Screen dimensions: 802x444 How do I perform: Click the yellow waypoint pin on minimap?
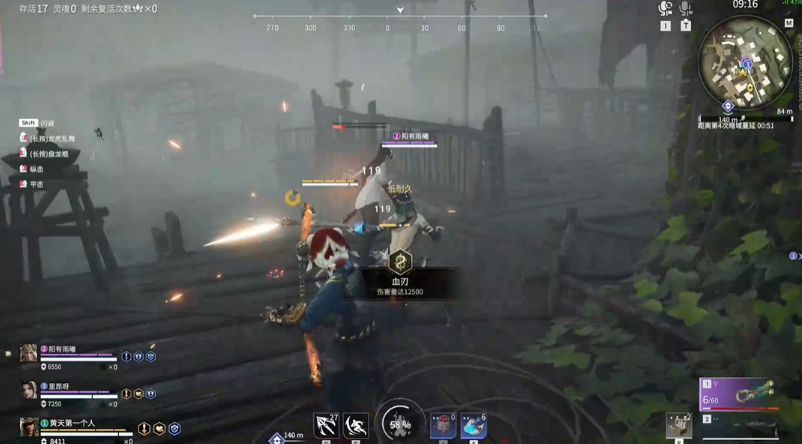pos(751,88)
